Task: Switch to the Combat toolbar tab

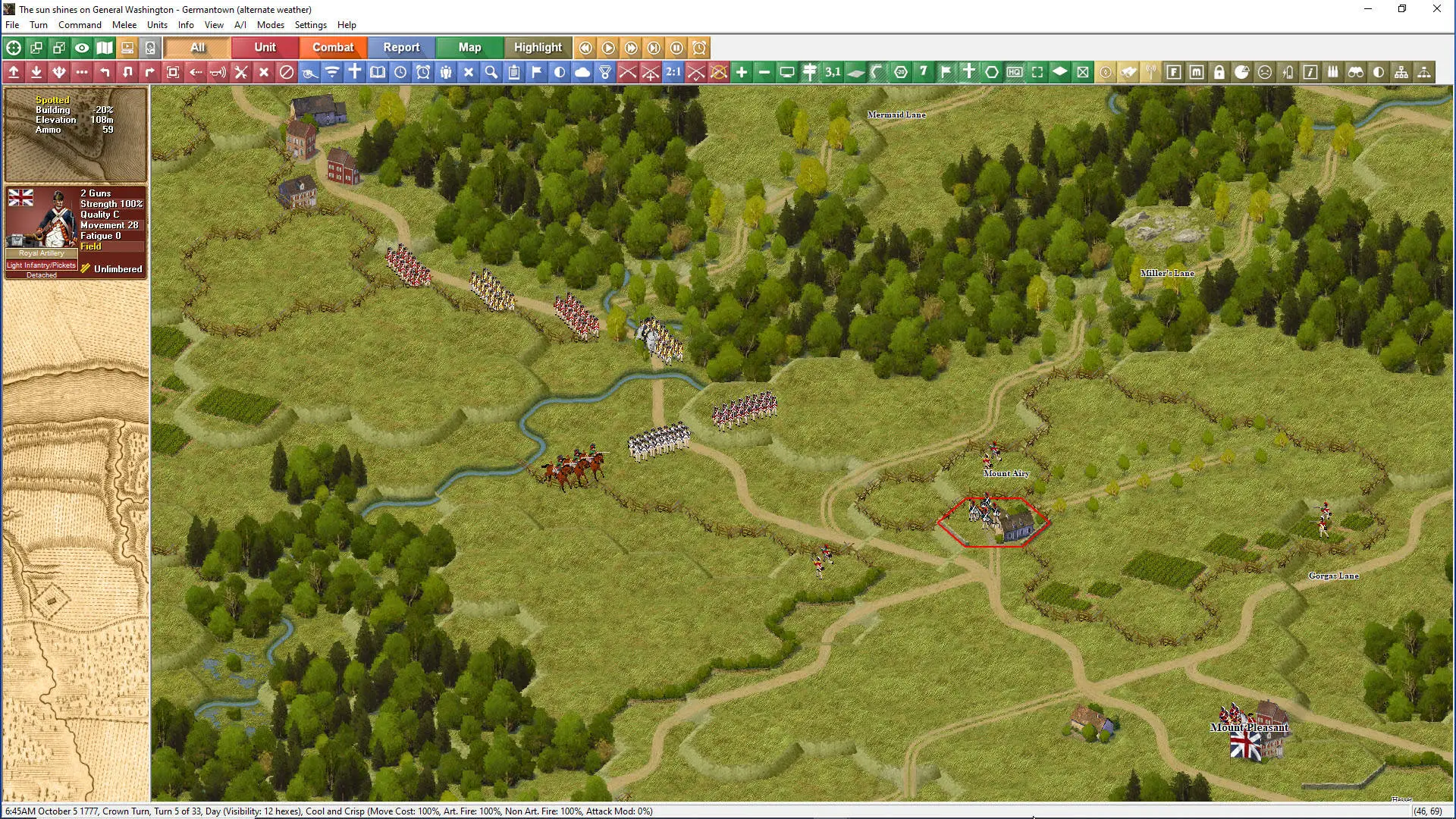Action: tap(333, 47)
